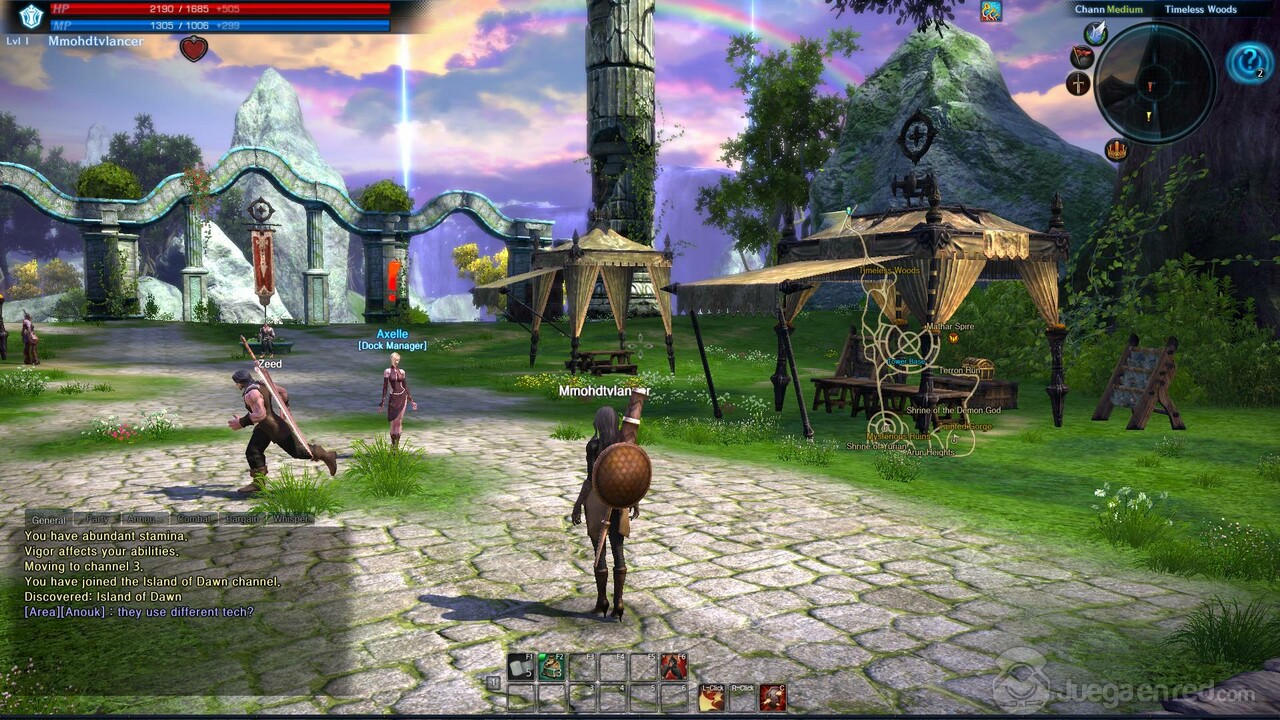Open the channel selector showing Medium

tap(1109, 10)
